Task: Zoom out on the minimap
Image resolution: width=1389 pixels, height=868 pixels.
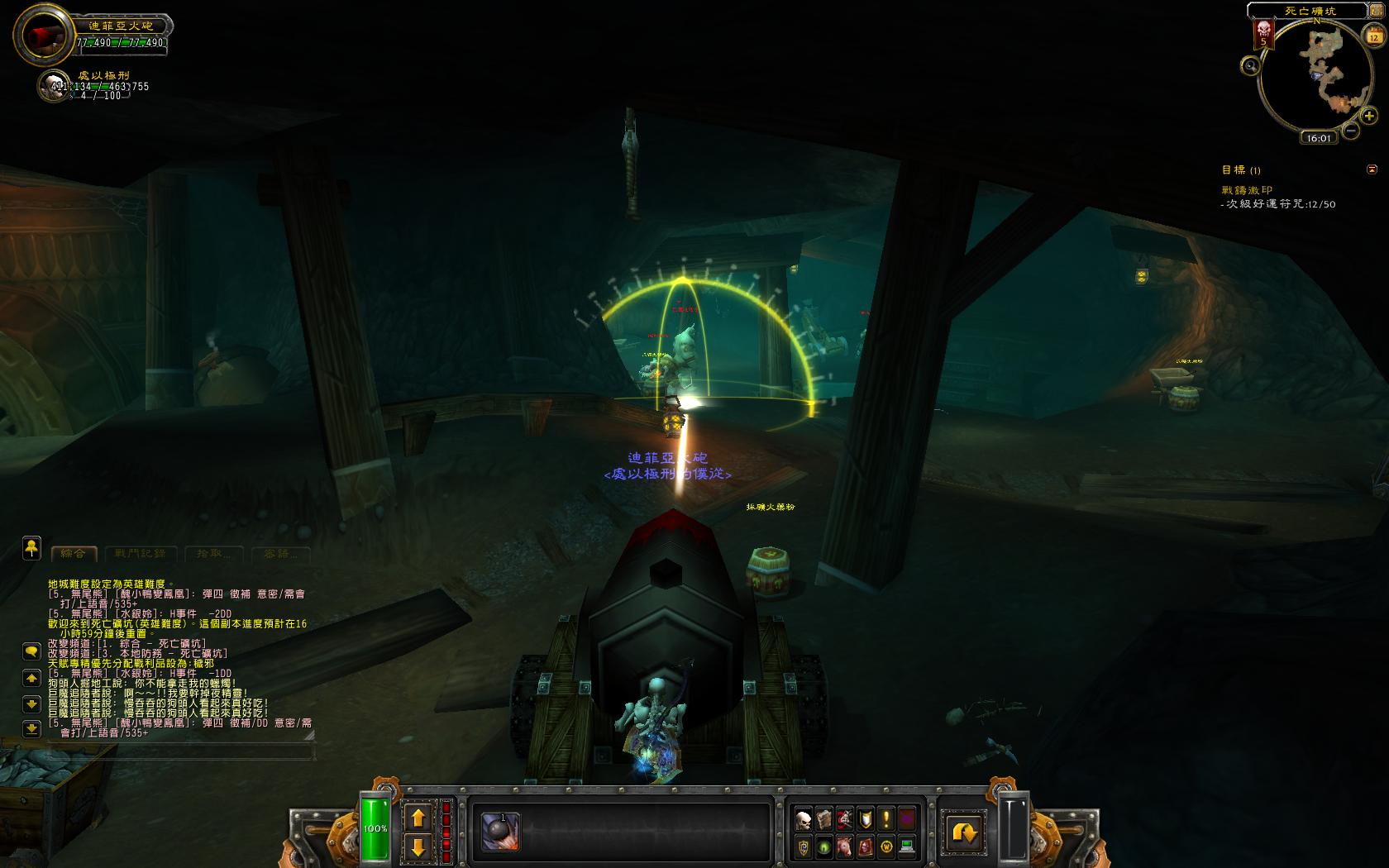Action: pyautogui.click(x=1350, y=131)
